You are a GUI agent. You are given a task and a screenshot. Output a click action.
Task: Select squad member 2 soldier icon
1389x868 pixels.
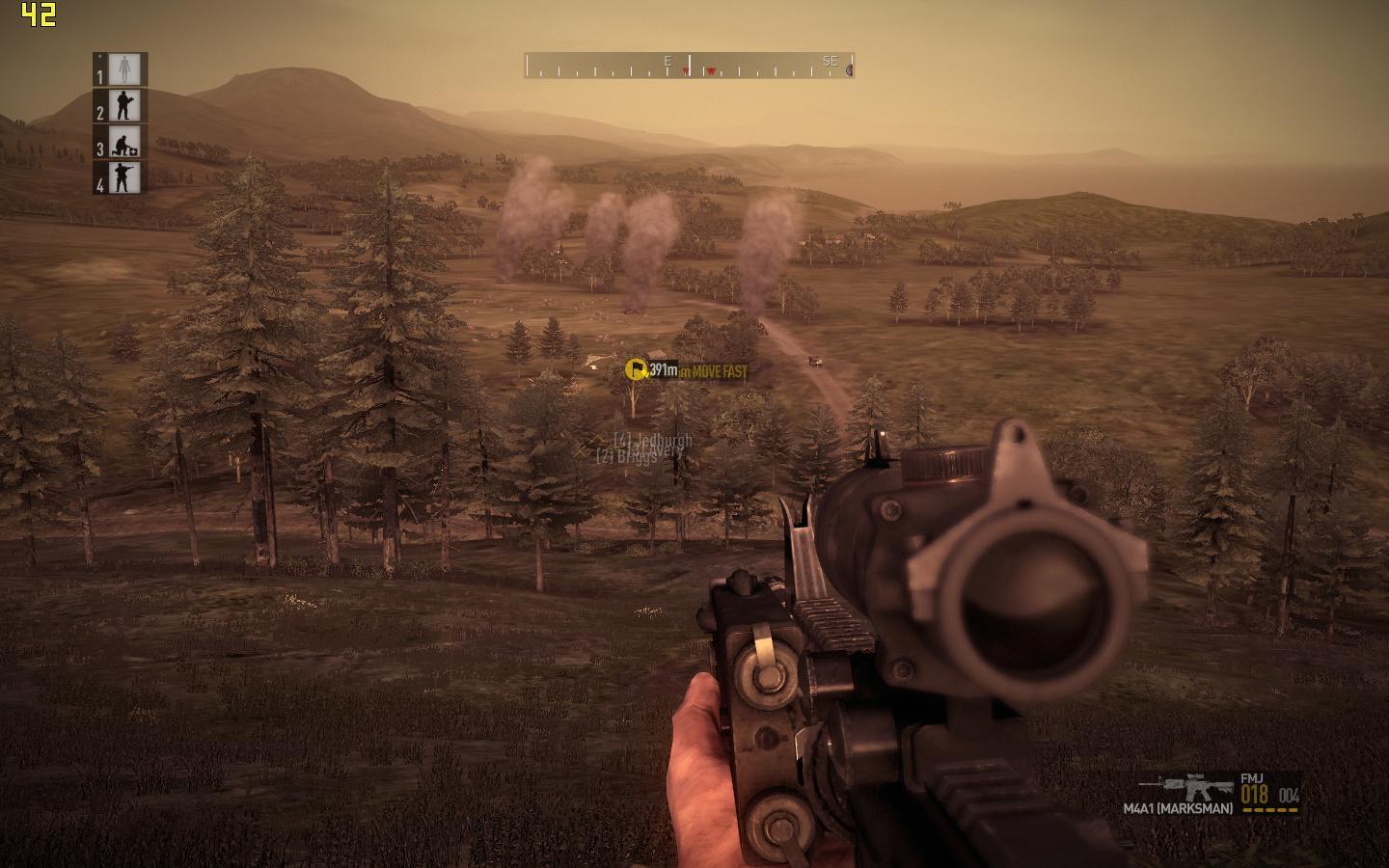[124, 105]
